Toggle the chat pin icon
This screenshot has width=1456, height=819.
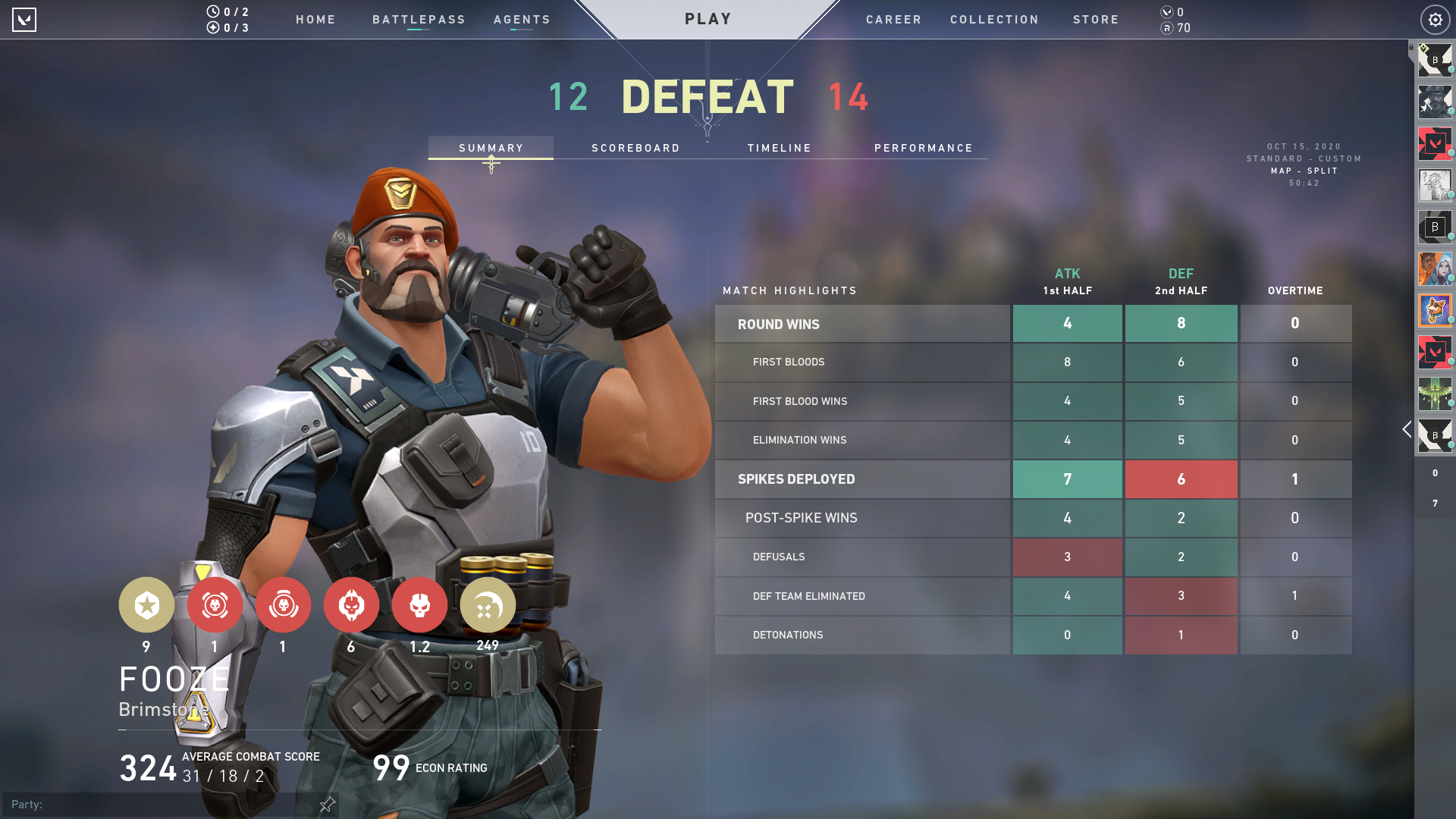327,804
